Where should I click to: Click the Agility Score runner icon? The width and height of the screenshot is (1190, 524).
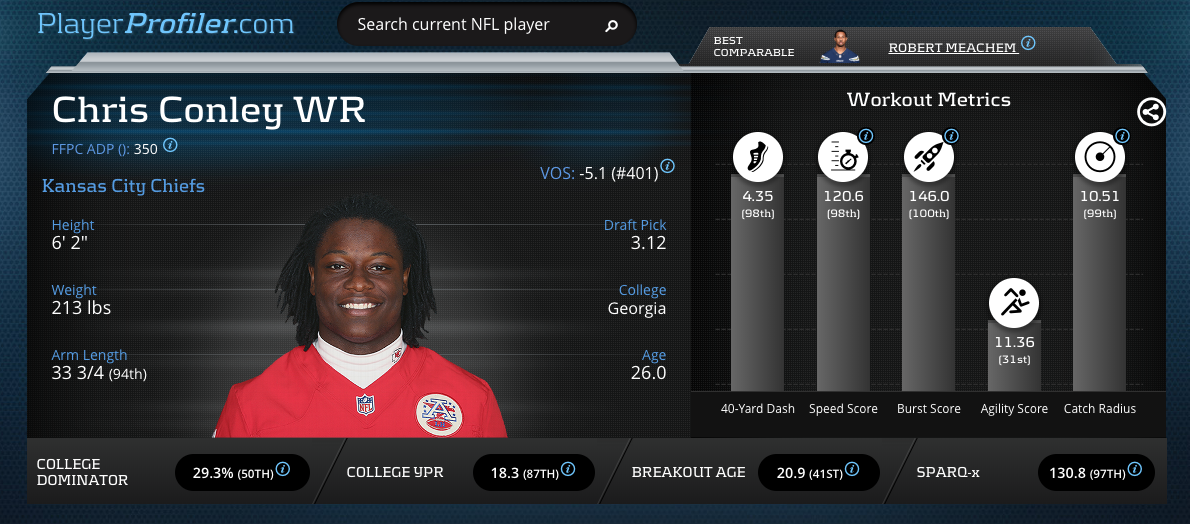(x=1014, y=300)
